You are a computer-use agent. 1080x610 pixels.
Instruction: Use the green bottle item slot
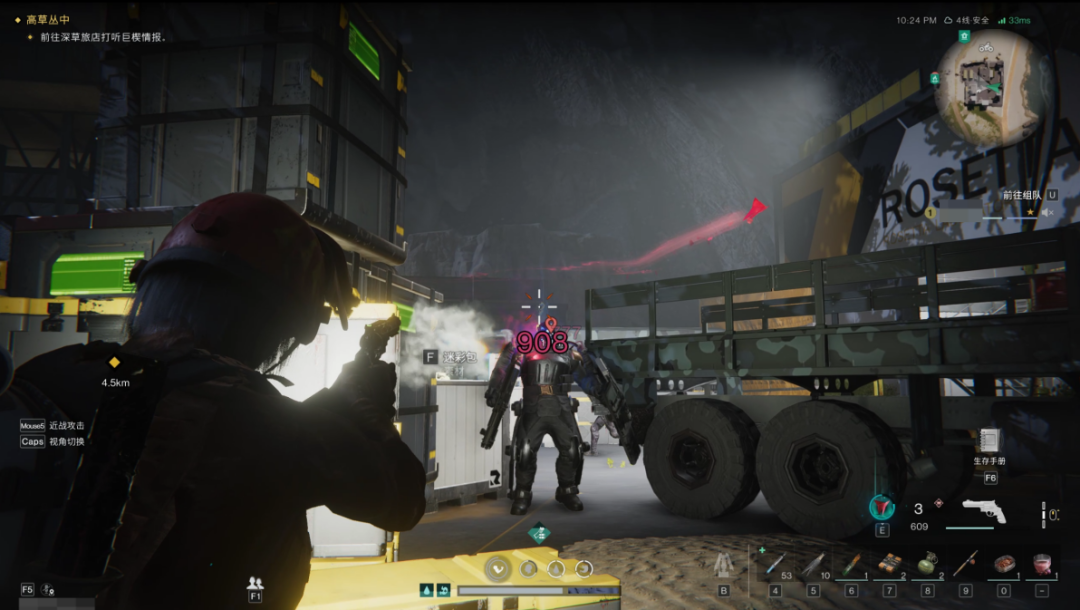(851, 565)
